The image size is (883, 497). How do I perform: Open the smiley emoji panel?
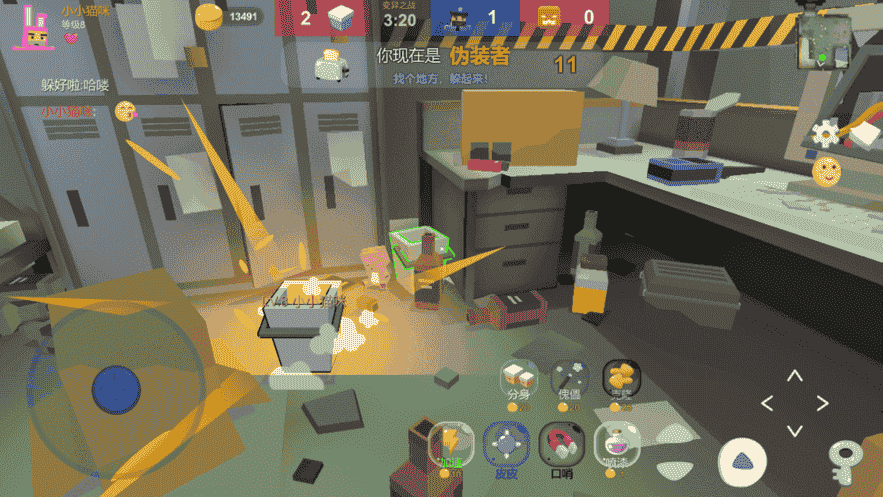[x=826, y=170]
